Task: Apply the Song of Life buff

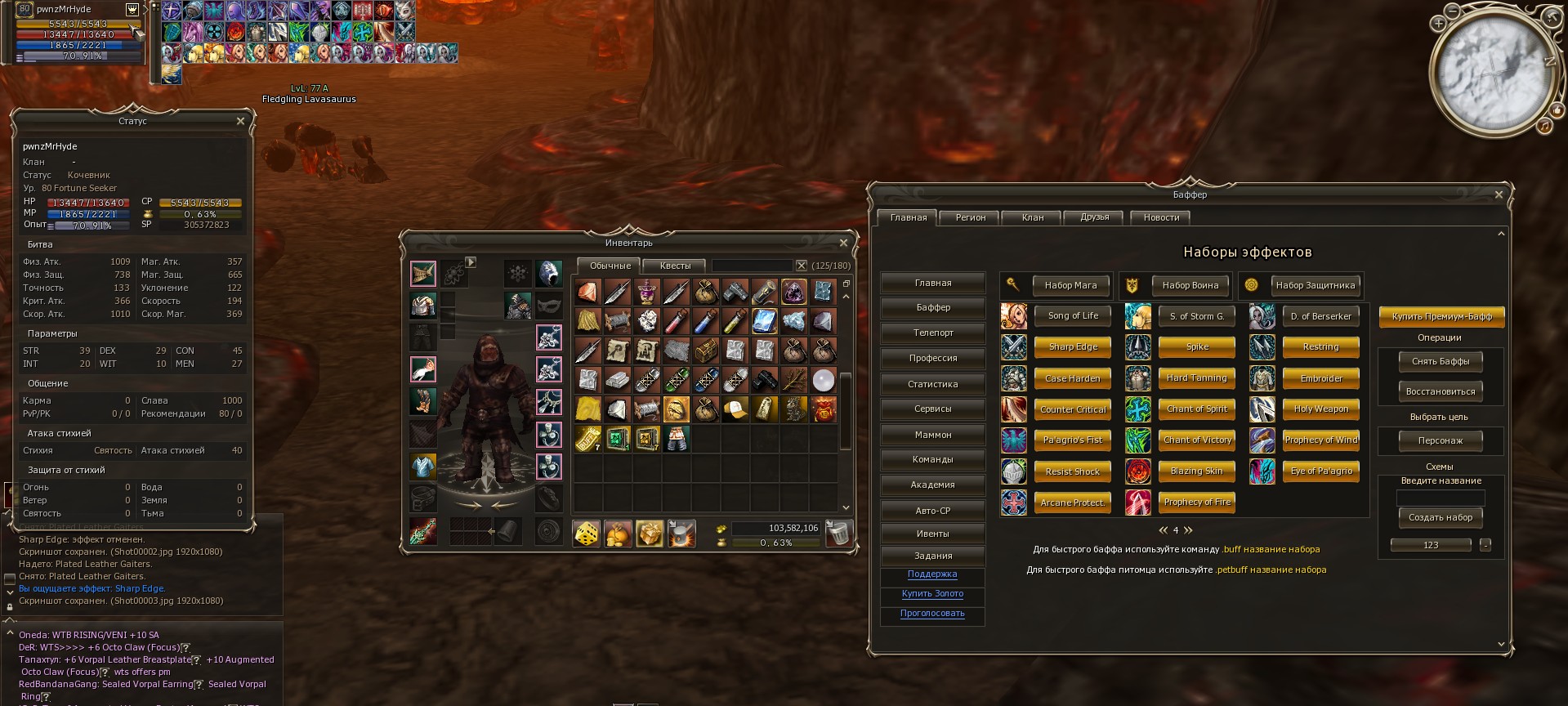Action: point(1073,315)
